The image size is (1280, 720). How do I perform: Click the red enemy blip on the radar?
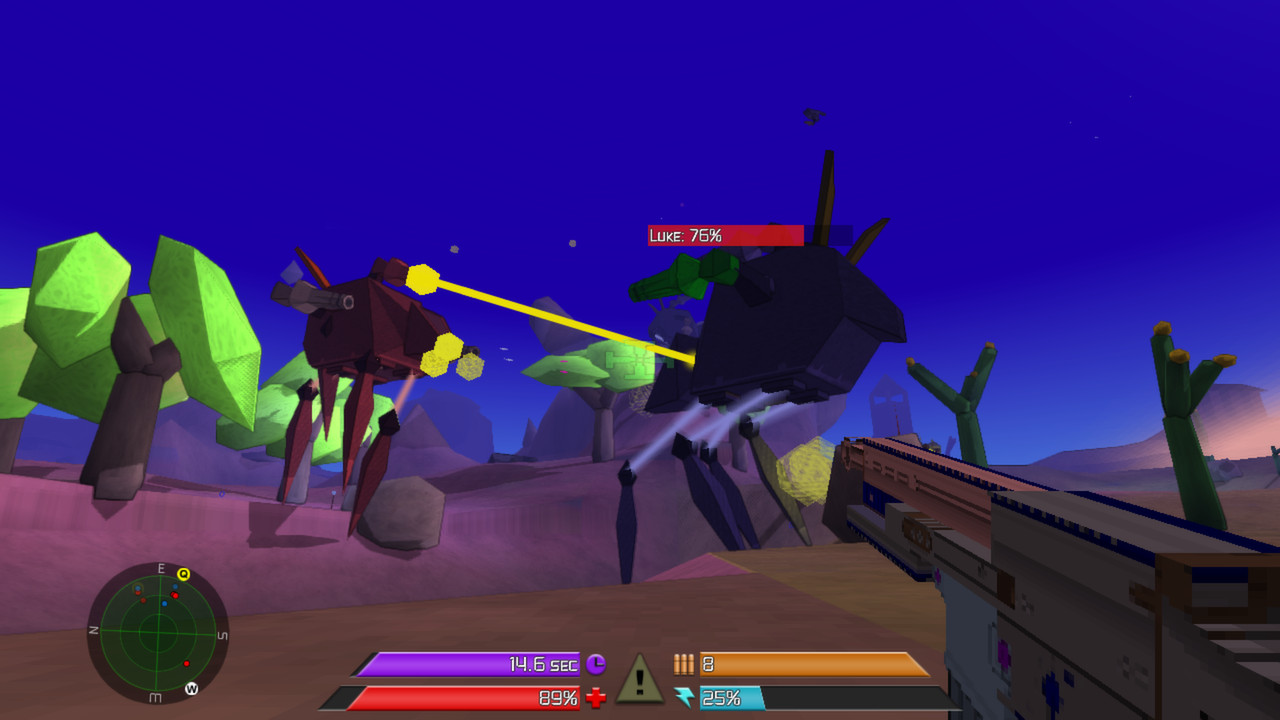click(x=175, y=596)
